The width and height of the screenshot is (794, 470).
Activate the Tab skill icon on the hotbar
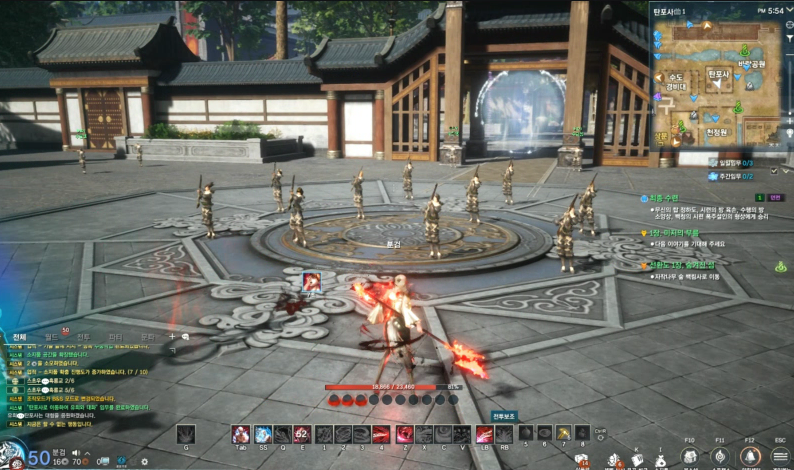coord(241,434)
